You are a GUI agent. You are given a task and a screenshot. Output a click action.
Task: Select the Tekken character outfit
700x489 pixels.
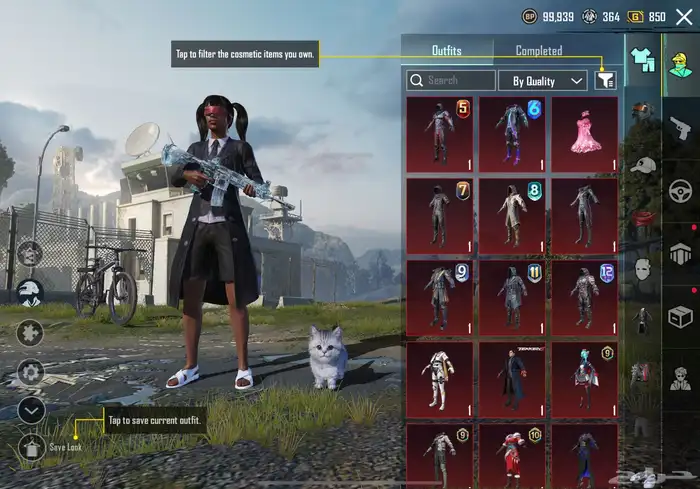point(512,379)
